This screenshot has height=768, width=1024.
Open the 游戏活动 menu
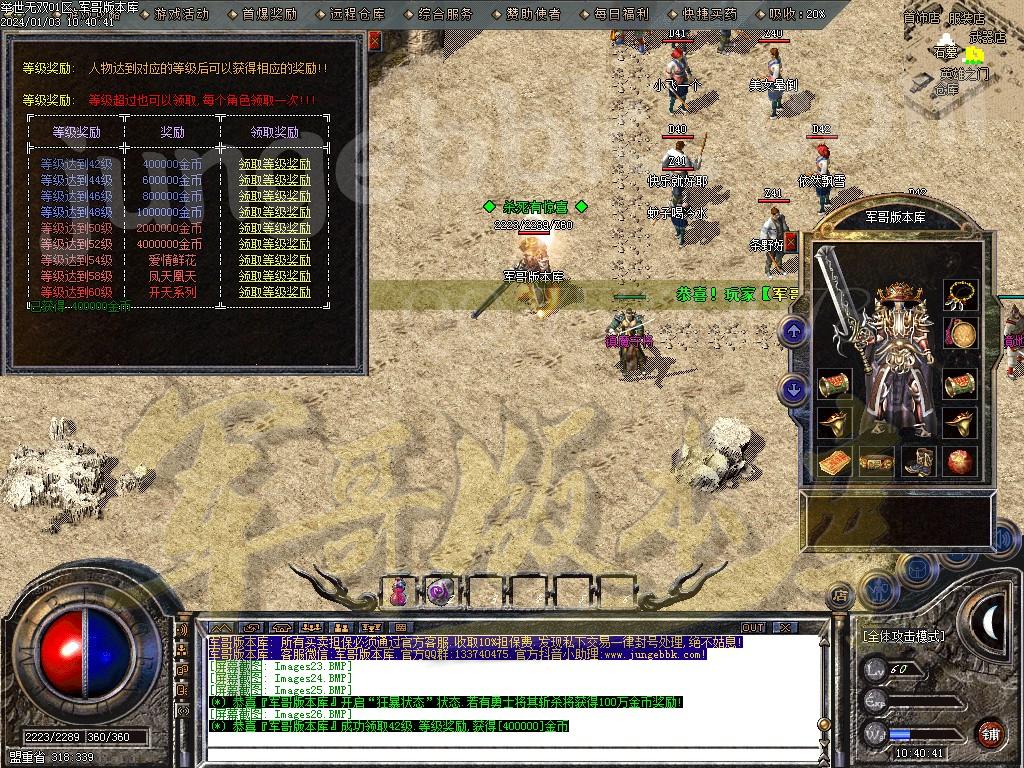pyautogui.click(x=182, y=14)
